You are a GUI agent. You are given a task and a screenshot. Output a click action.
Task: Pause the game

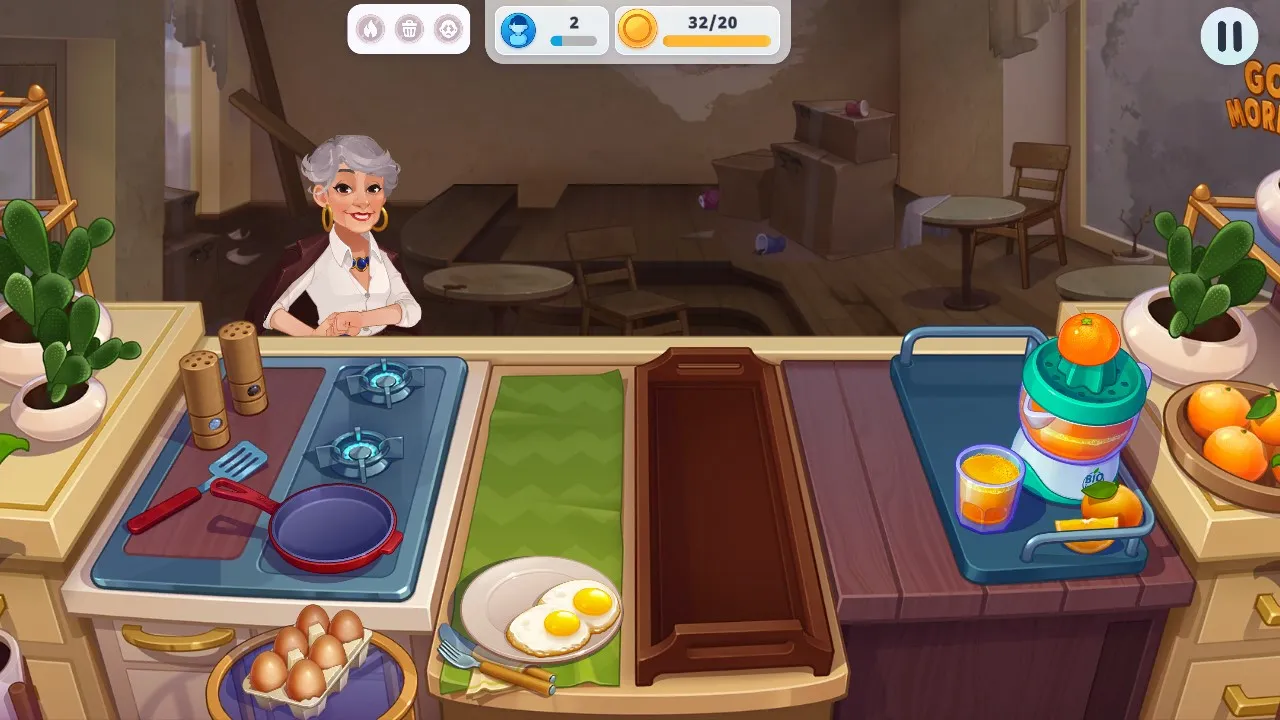(x=1228, y=38)
